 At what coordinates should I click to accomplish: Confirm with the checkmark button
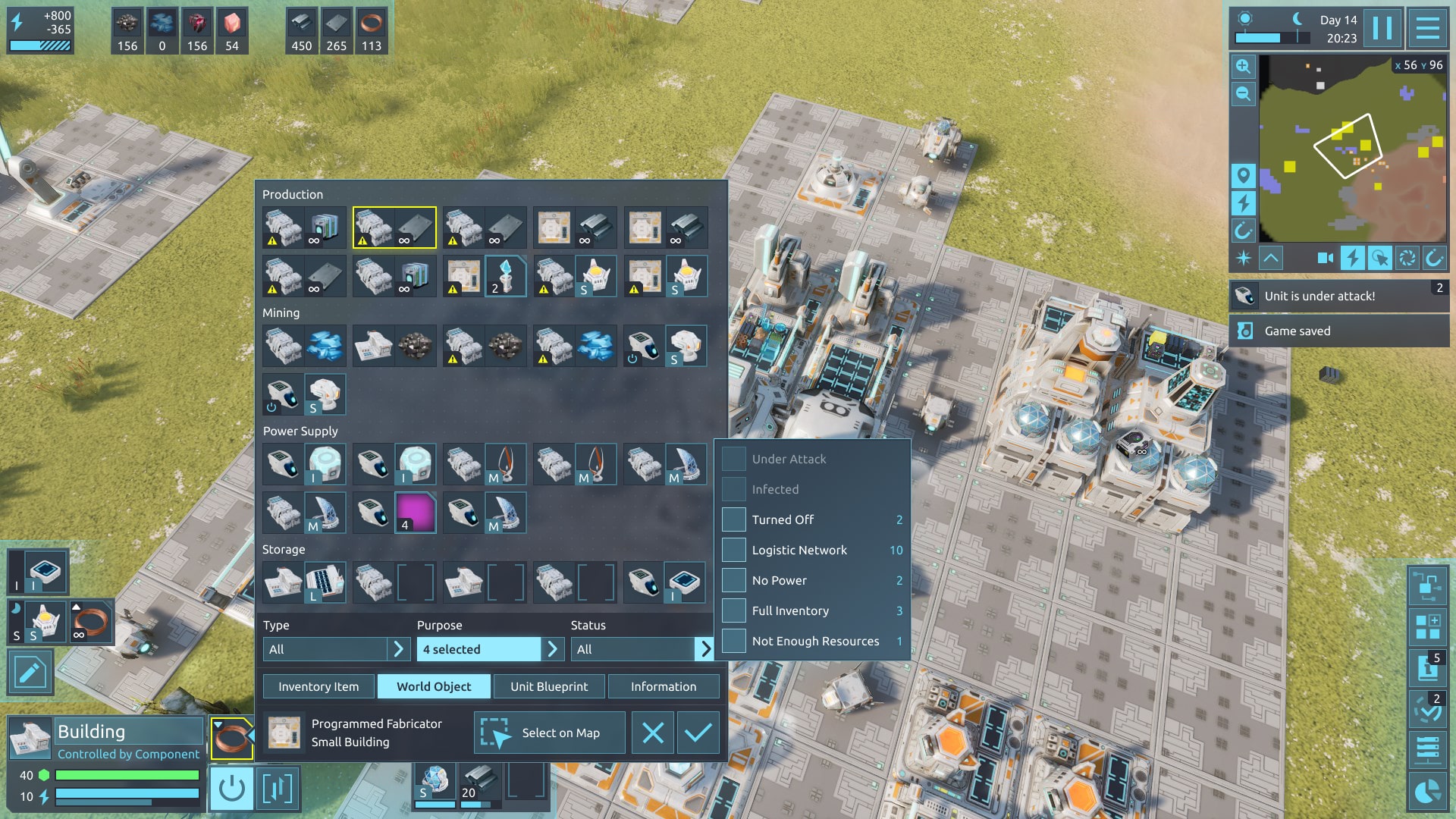[698, 733]
